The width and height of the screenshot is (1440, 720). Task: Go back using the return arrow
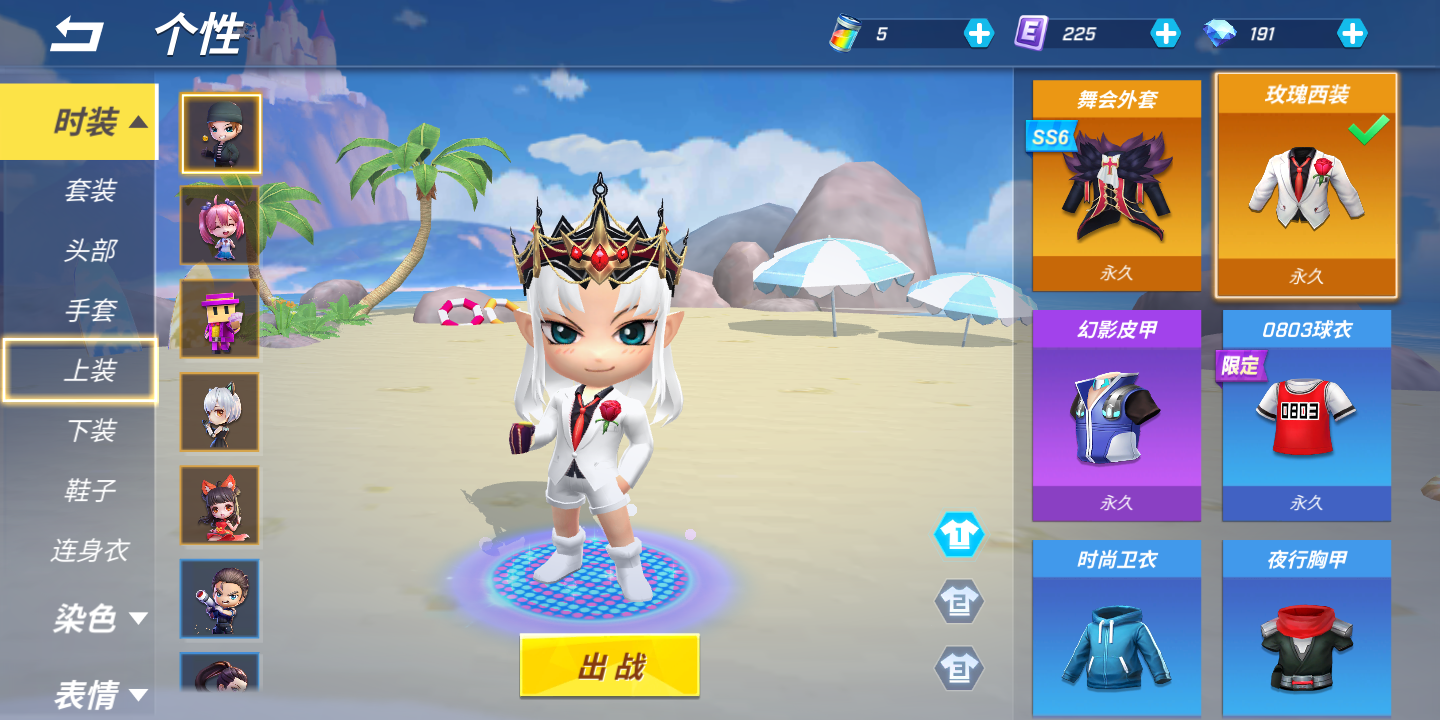click(77, 34)
